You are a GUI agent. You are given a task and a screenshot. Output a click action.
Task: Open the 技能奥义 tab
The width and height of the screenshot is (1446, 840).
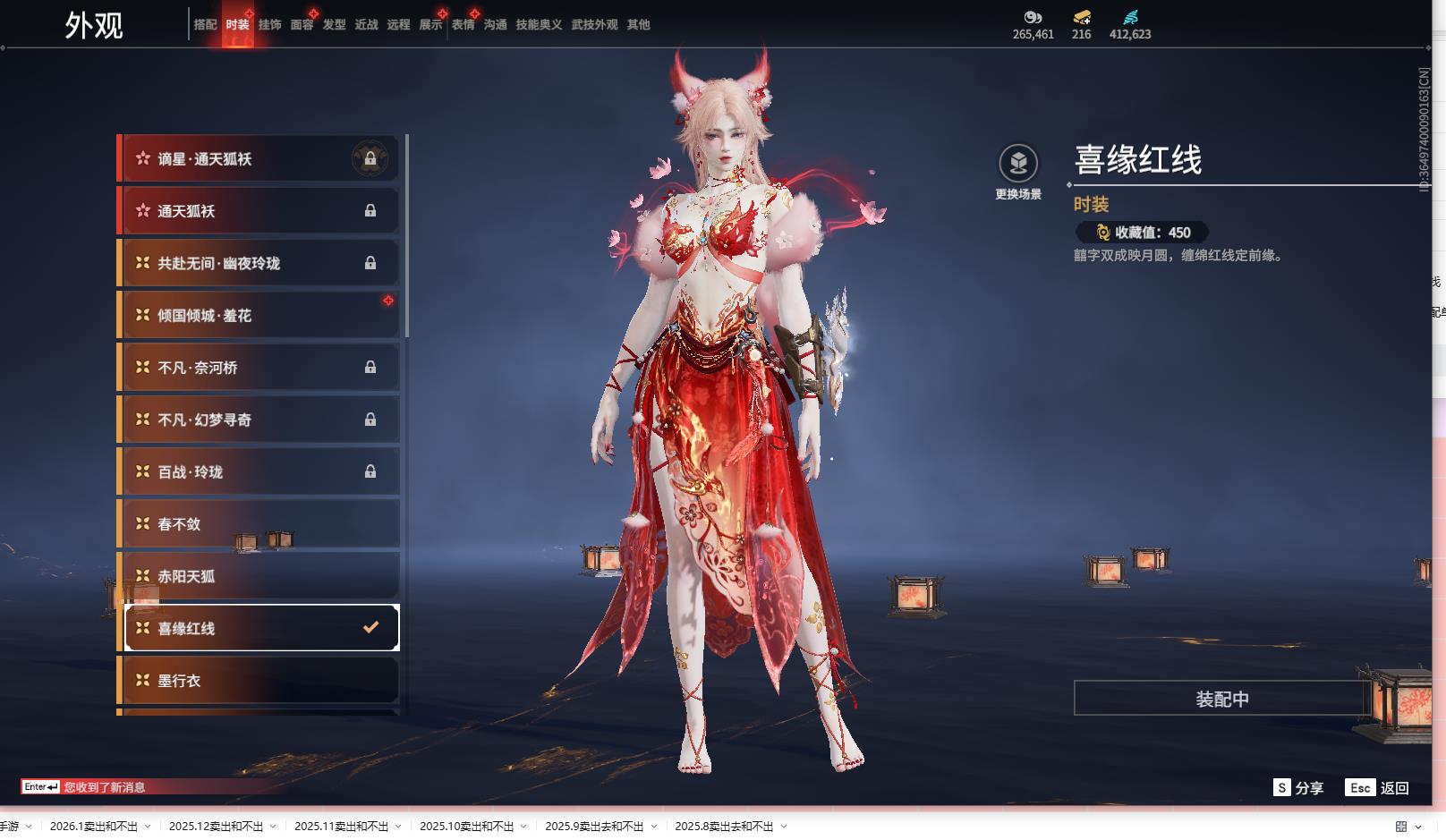pyautogui.click(x=539, y=25)
